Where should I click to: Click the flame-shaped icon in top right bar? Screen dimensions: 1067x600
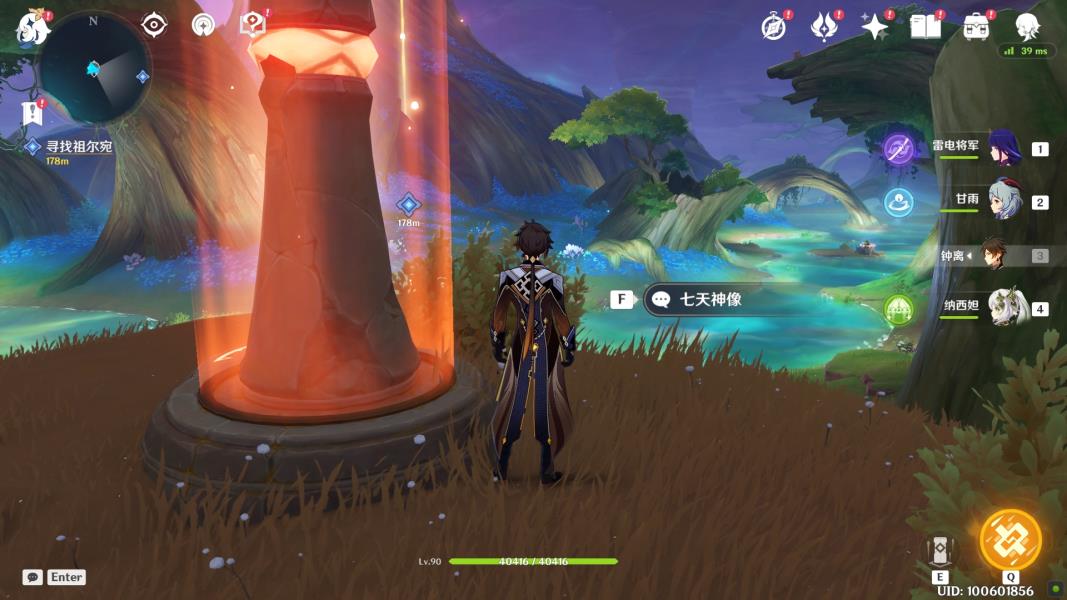(824, 27)
